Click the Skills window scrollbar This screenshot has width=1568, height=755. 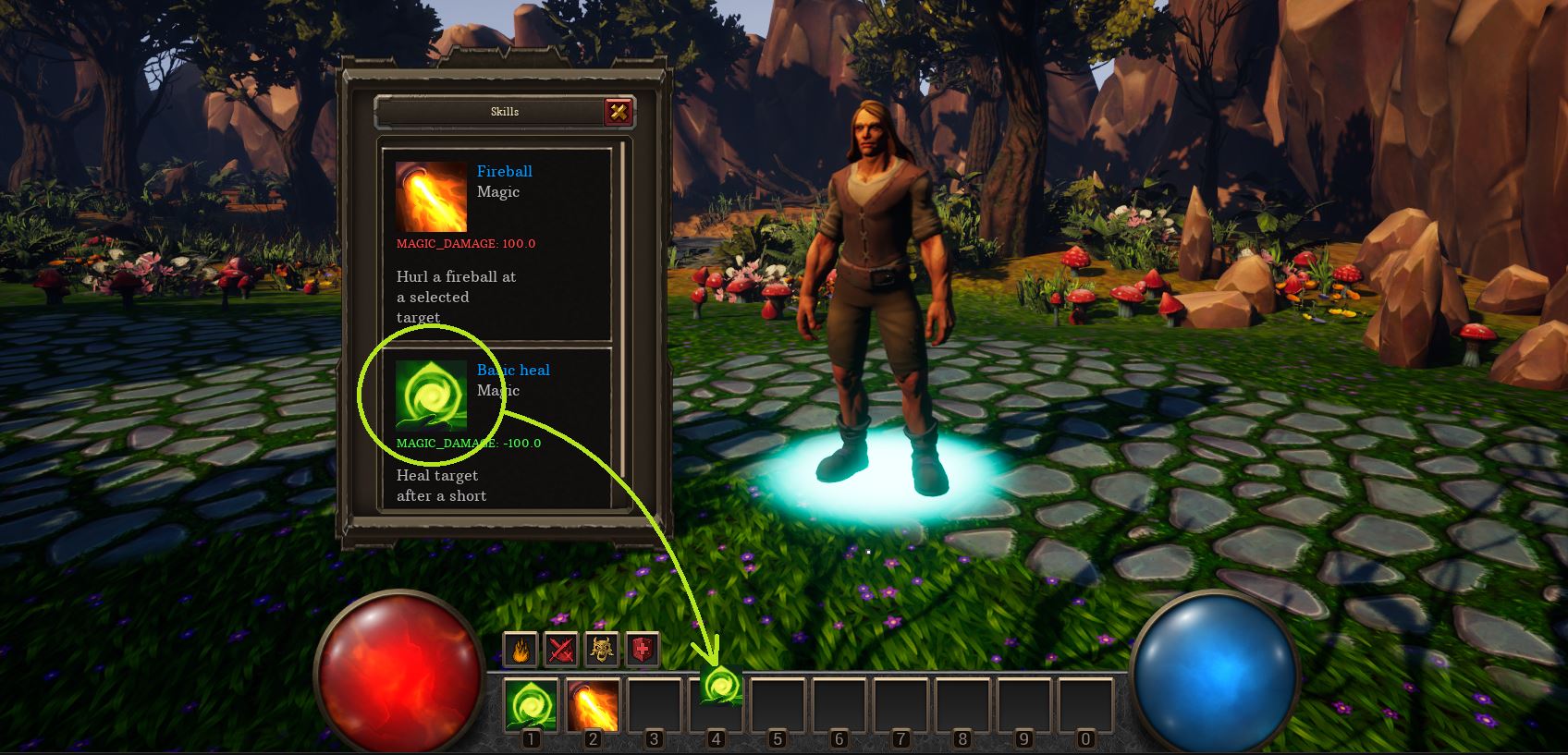click(624, 323)
